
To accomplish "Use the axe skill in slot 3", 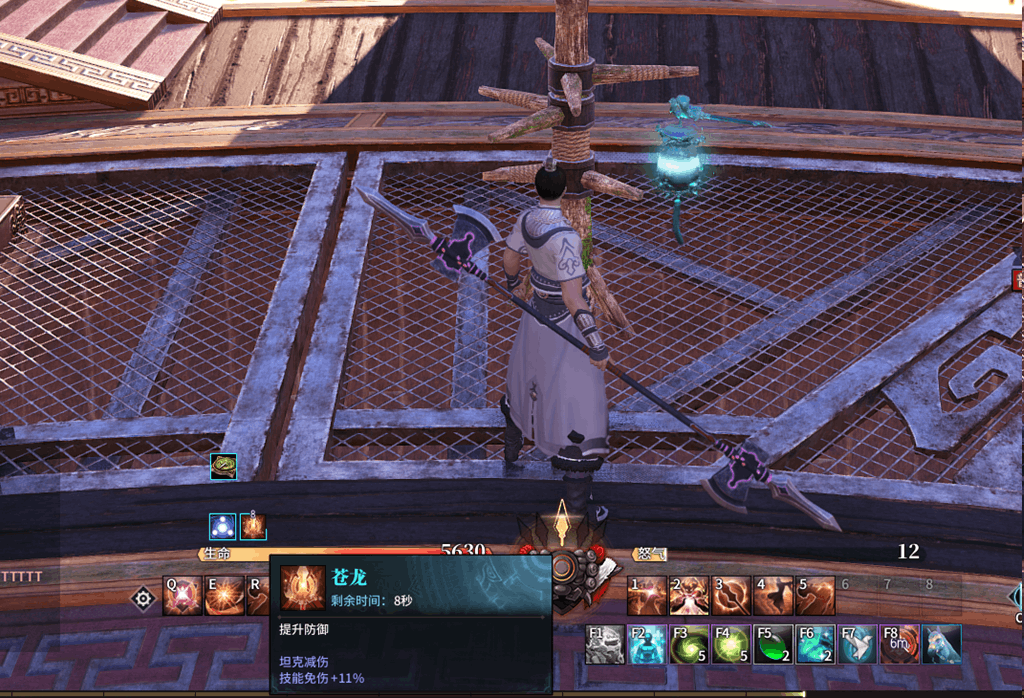I will (731, 596).
